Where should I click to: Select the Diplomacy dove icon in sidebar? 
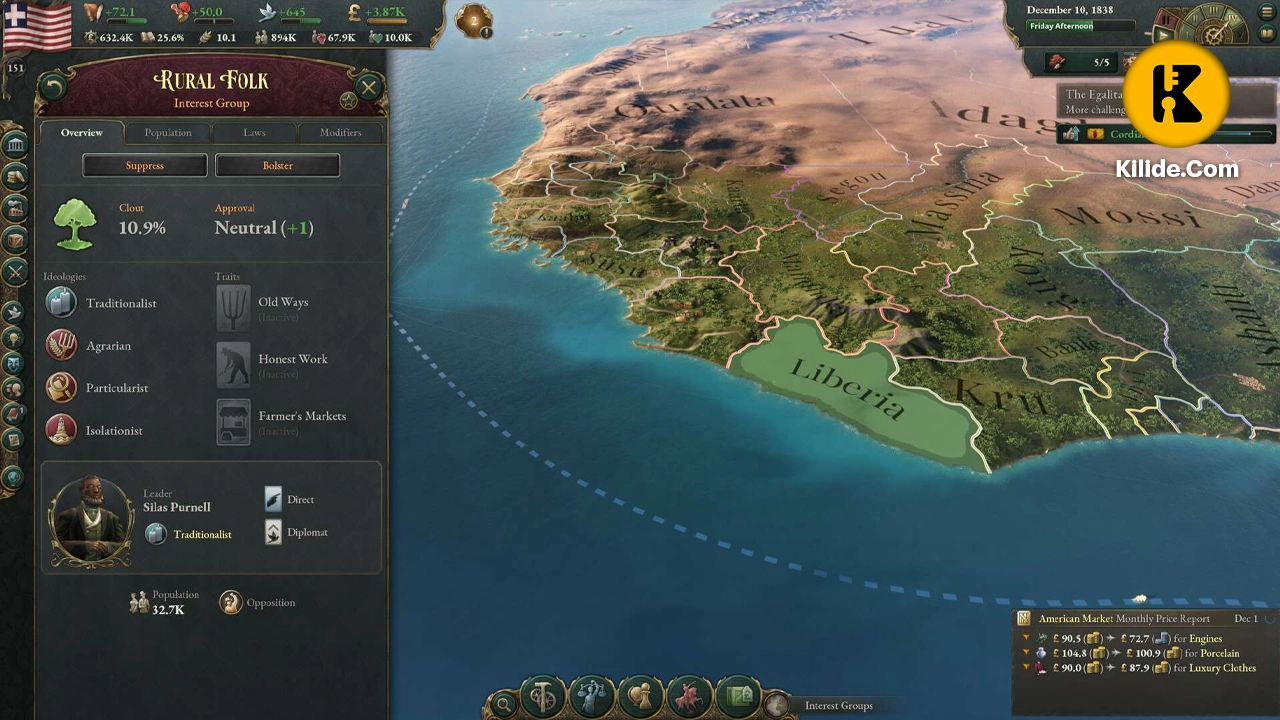pos(14,312)
